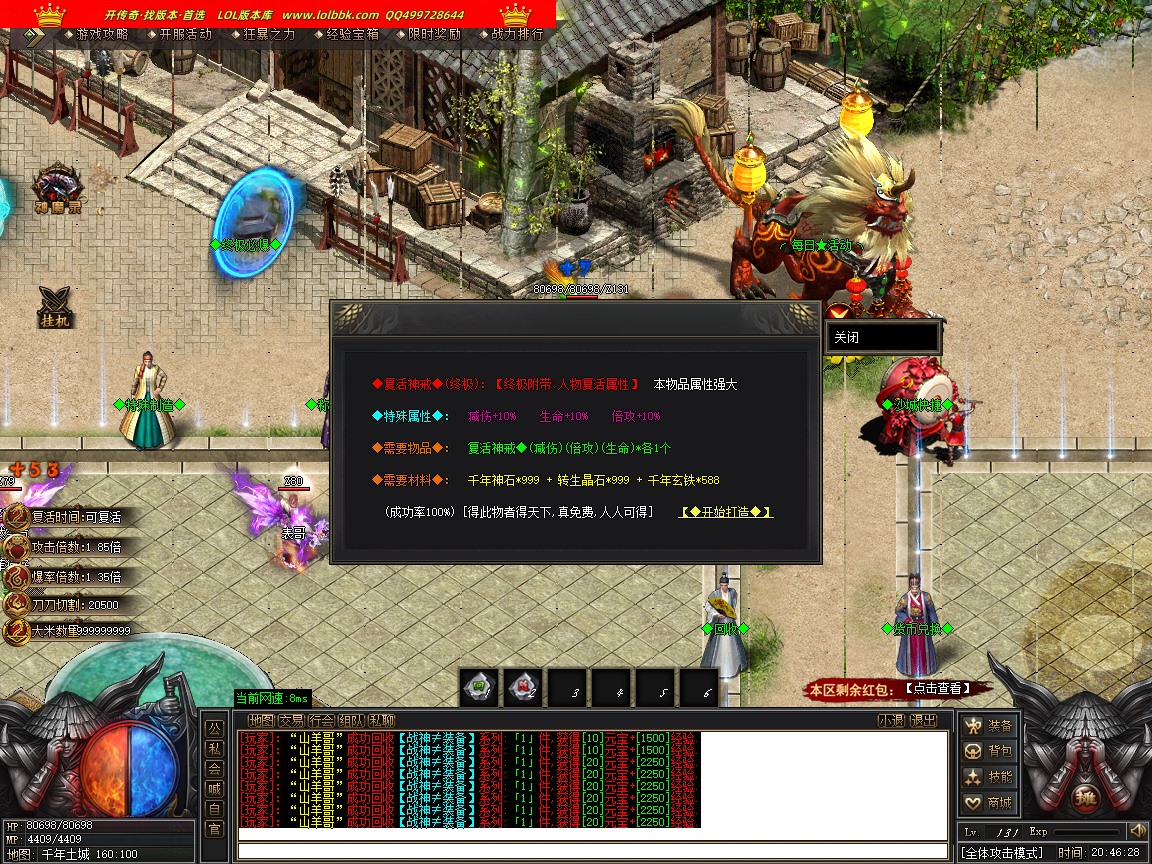
Task: Select the 狂暴之力 menu entry
Action: click(x=269, y=34)
